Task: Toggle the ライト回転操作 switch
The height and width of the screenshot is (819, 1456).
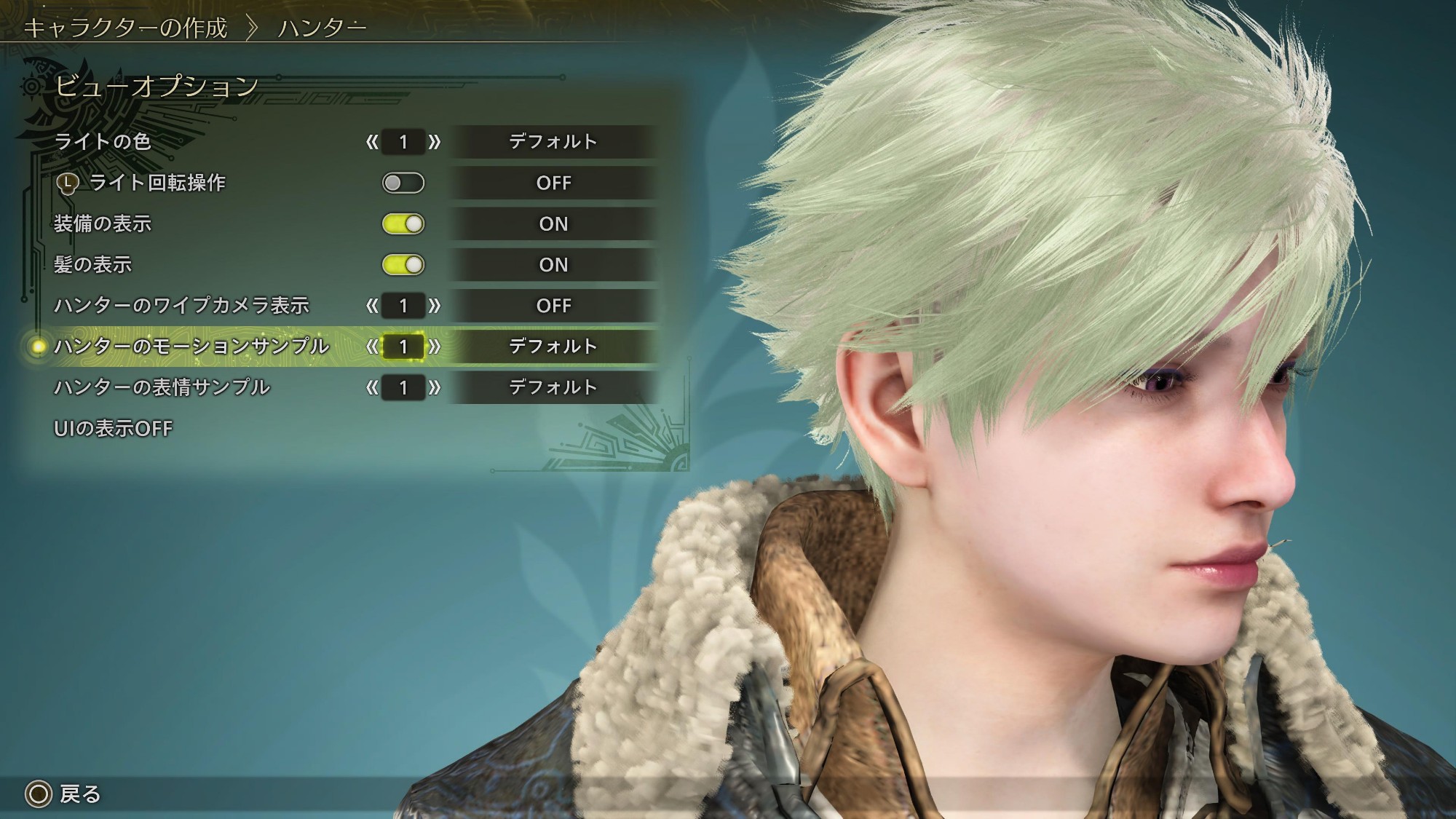Action: click(403, 183)
